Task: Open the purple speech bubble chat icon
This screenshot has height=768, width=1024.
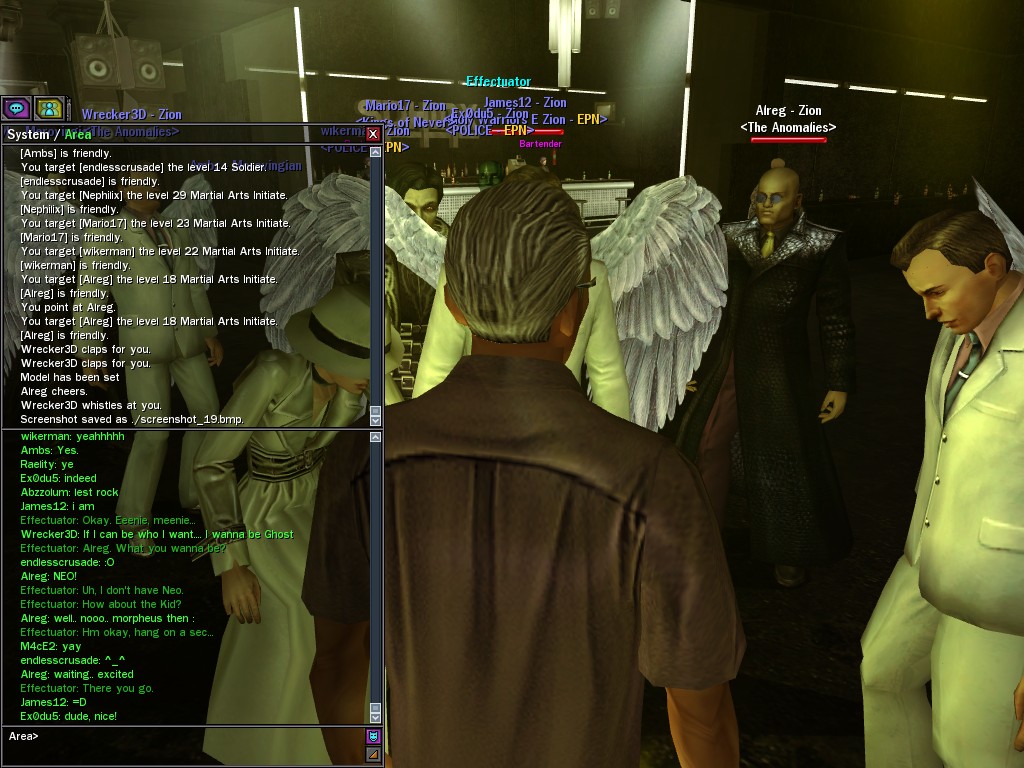Action: point(16,108)
